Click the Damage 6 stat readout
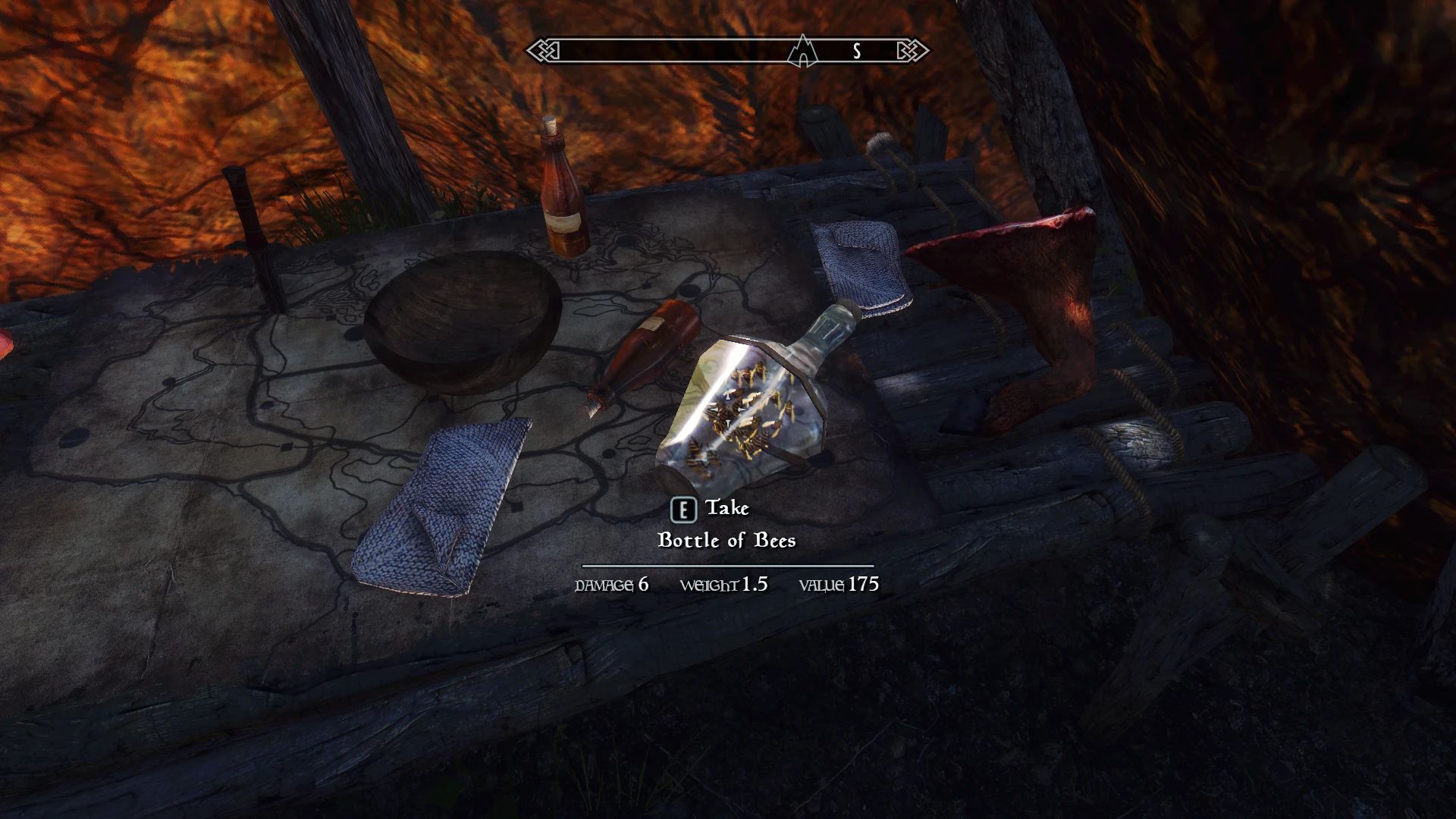Viewport: 1456px width, 819px height. tap(610, 584)
